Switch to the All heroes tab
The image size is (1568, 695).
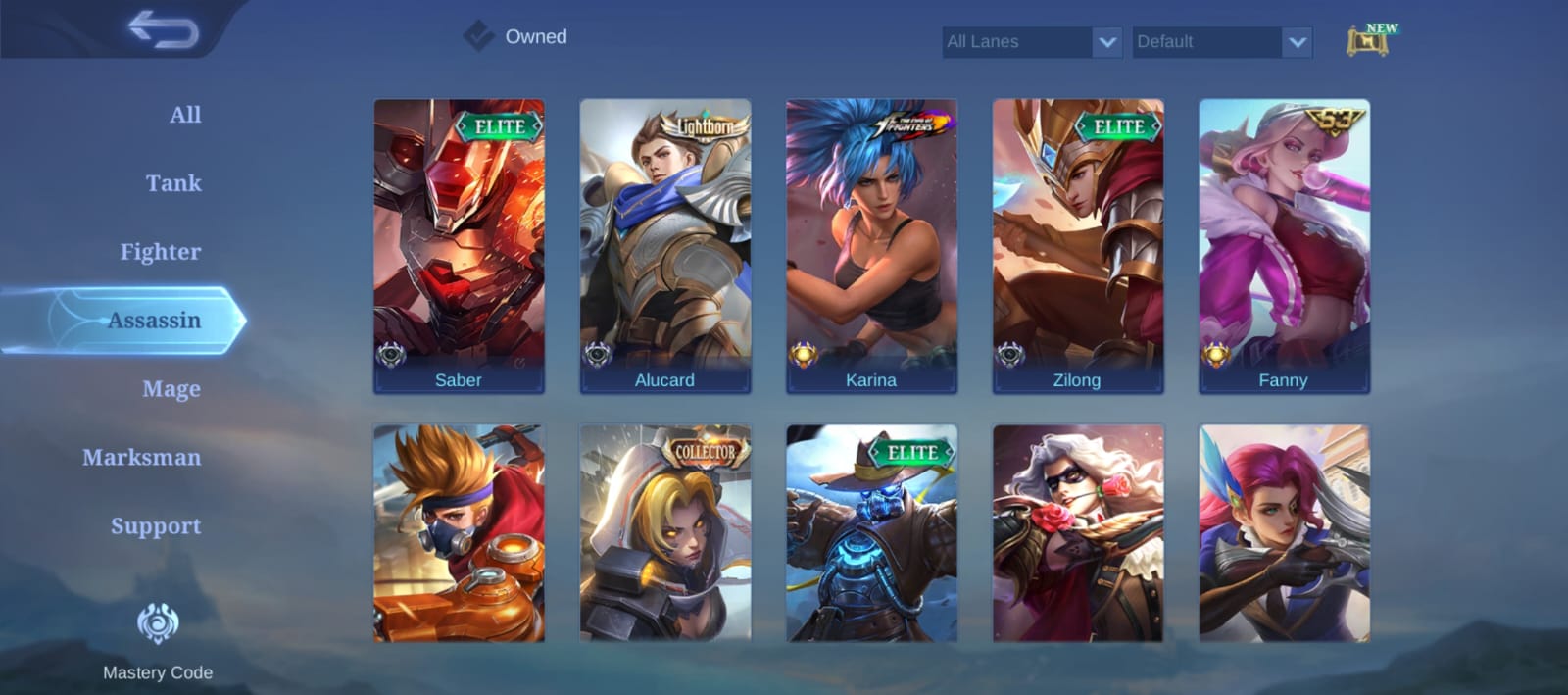pyautogui.click(x=184, y=115)
